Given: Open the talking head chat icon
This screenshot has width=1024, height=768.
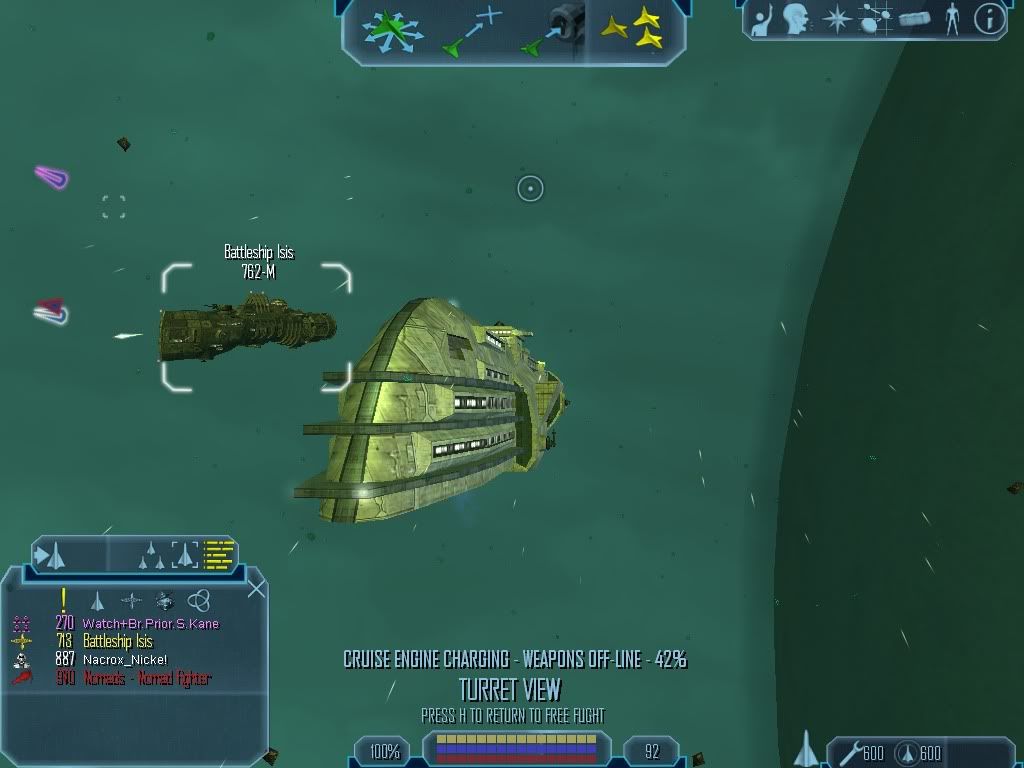Looking at the screenshot, I should [x=796, y=18].
